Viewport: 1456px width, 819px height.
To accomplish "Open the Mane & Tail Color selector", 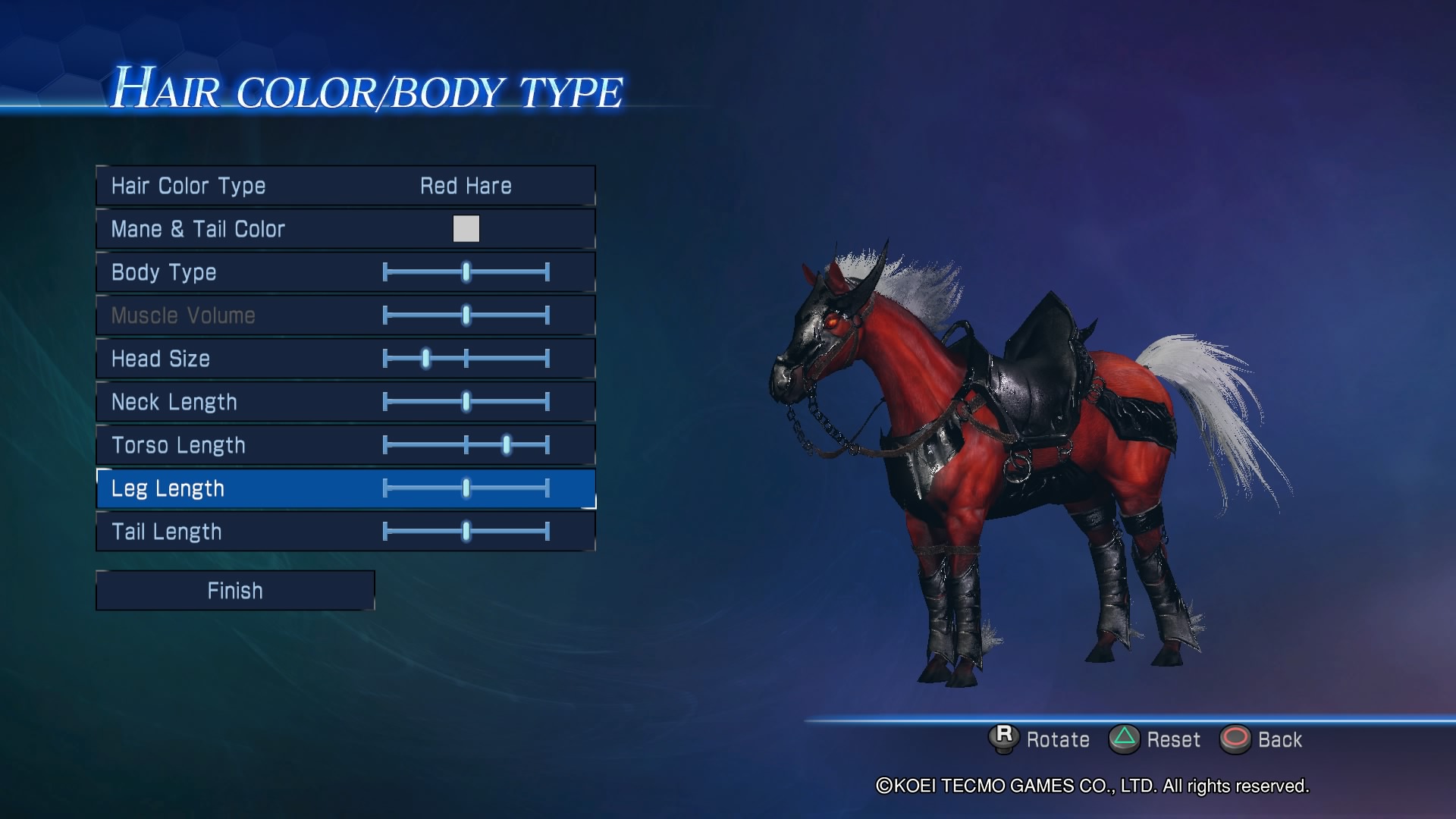I will [466, 229].
